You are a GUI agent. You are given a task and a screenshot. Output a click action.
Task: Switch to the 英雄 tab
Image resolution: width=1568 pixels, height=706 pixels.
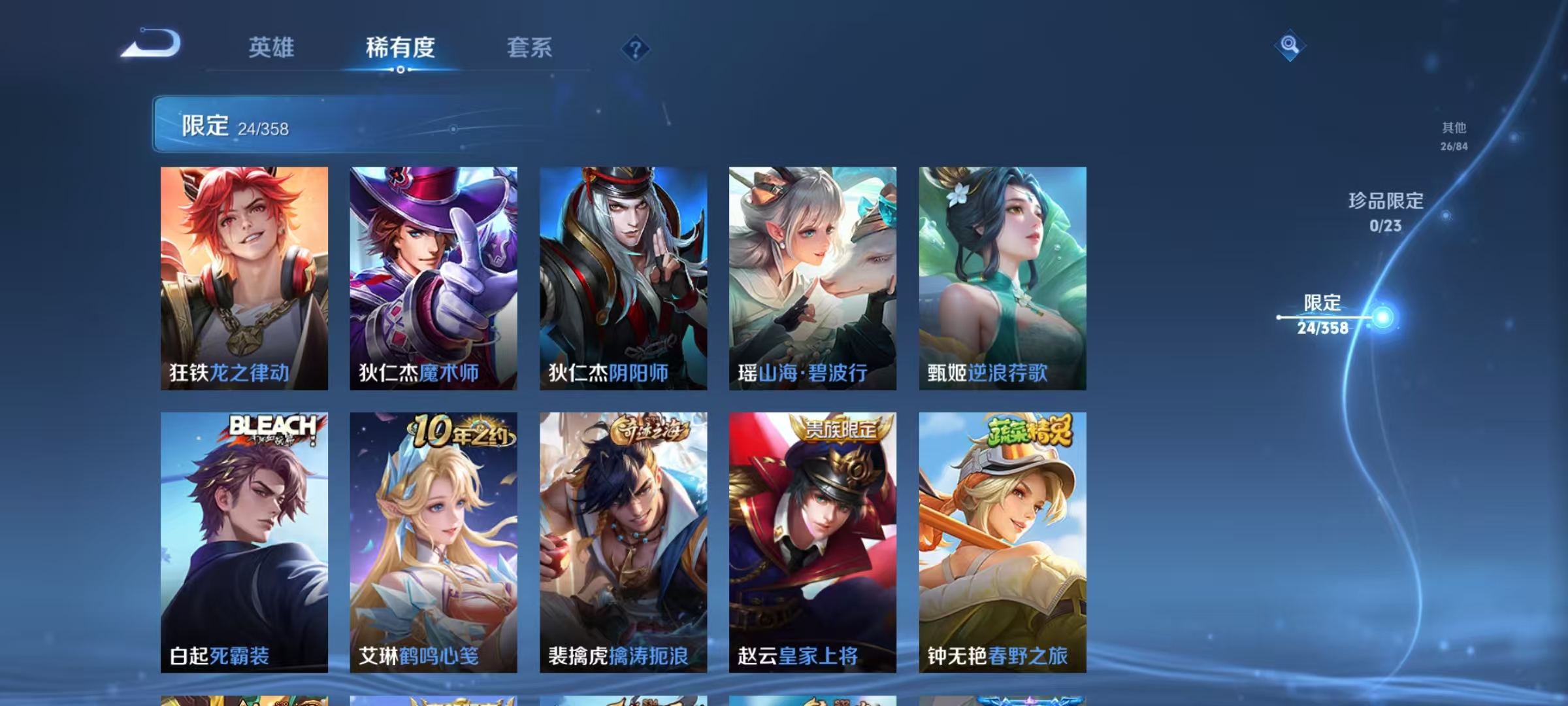pyautogui.click(x=271, y=48)
